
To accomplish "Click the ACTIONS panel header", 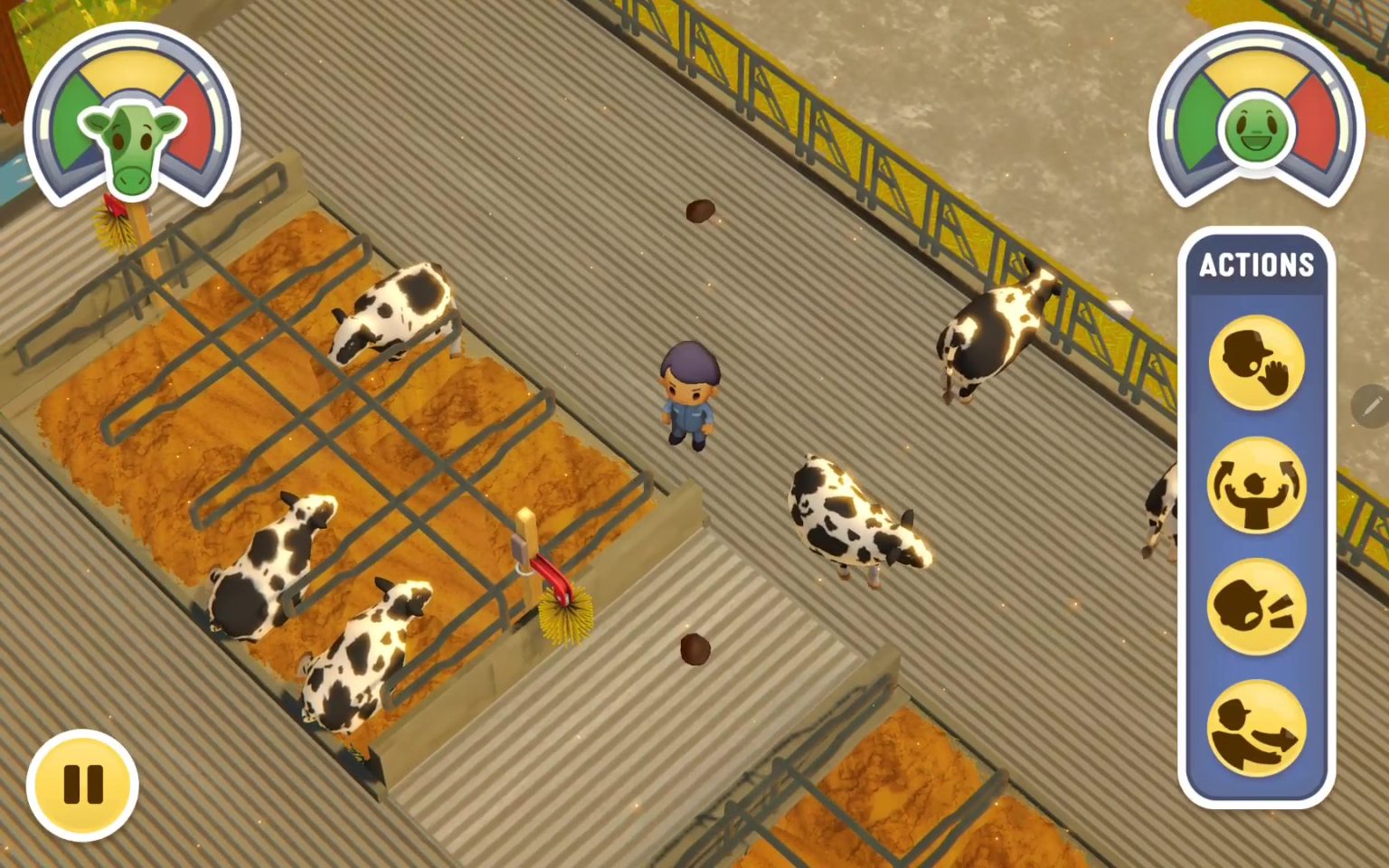I will tap(1258, 265).
